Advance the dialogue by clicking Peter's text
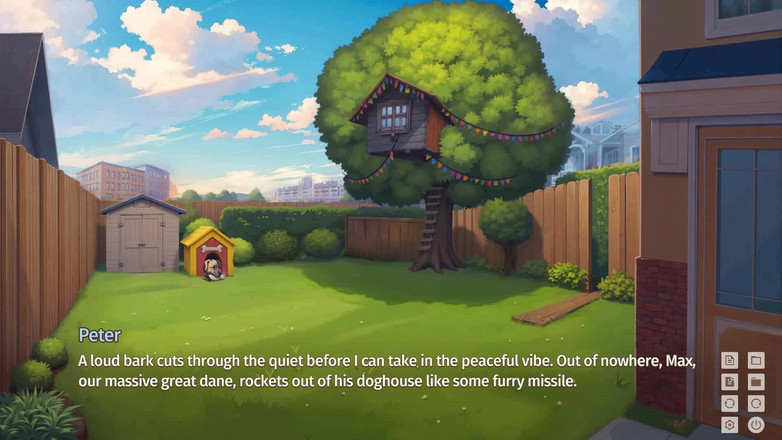782x440 pixels. [385, 371]
